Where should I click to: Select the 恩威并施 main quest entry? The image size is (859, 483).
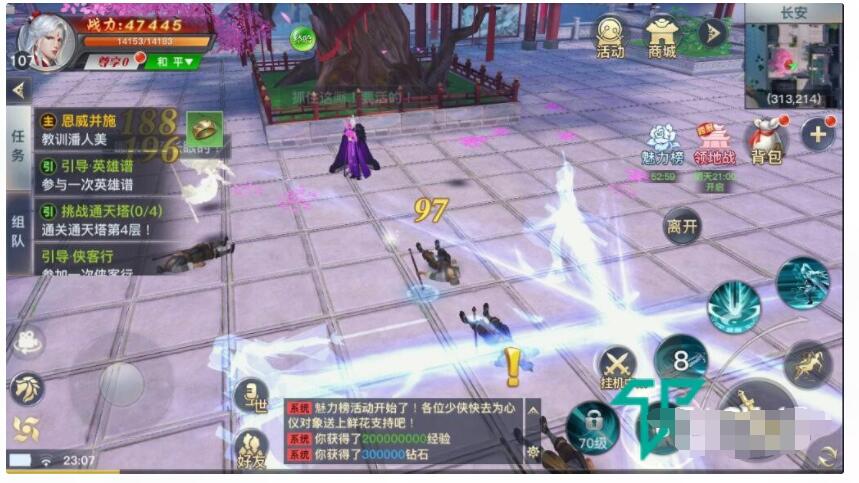click(95, 130)
